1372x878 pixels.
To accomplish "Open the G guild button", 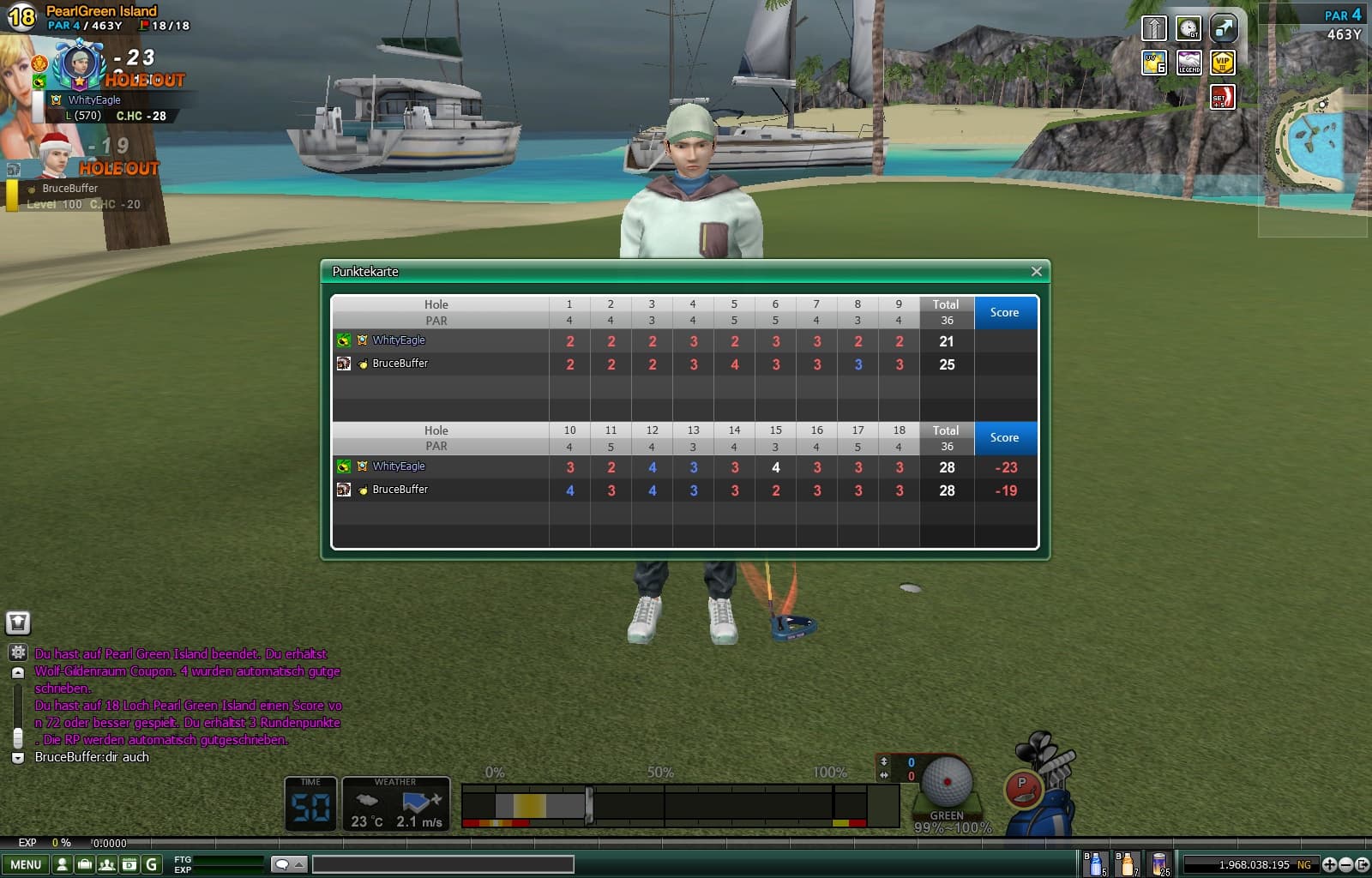I will pyautogui.click(x=152, y=864).
